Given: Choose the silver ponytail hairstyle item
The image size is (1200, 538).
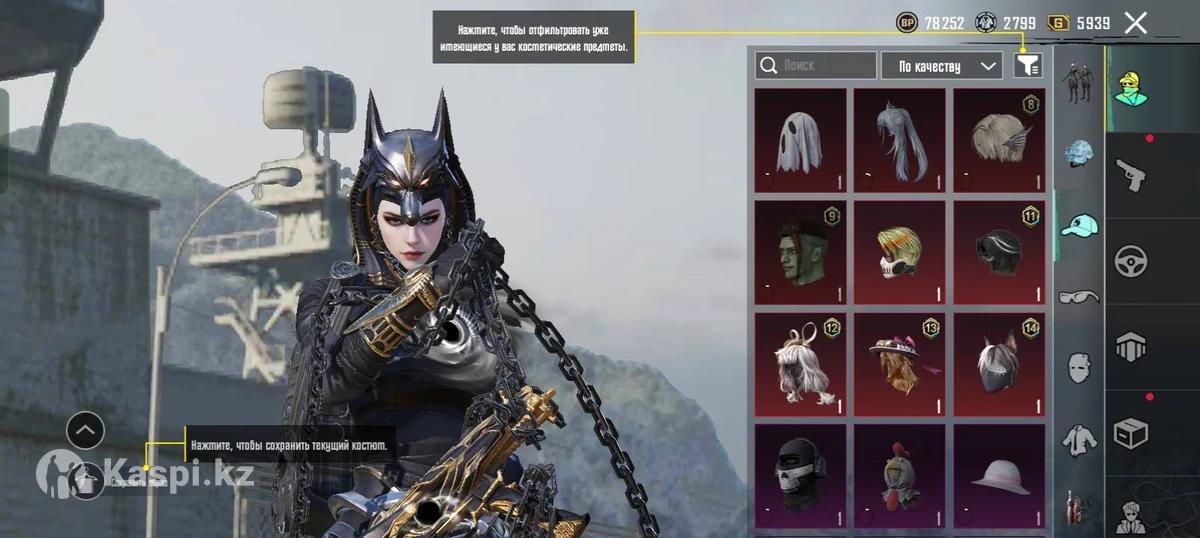Looking at the screenshot, I should tap(899, 140).
